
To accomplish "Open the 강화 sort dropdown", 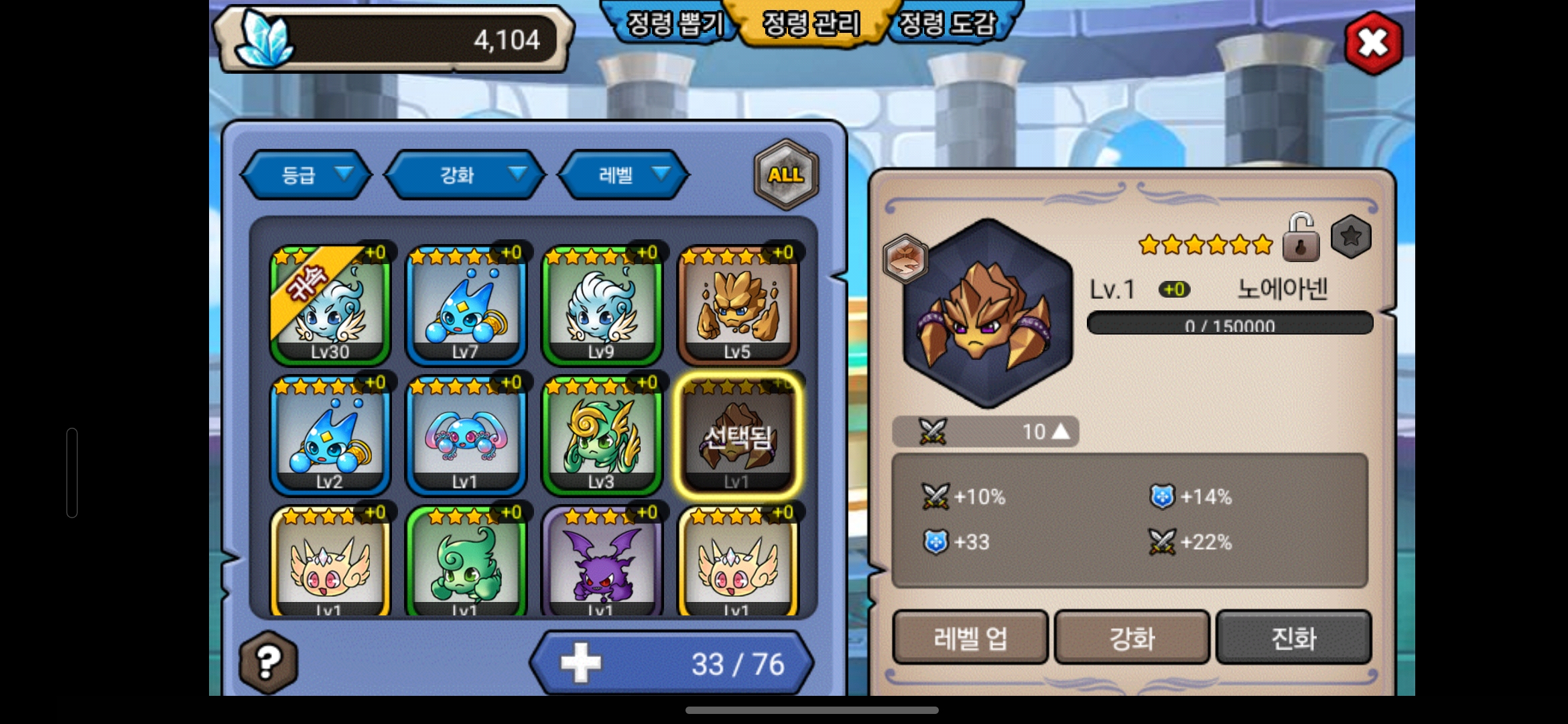I will (465, 175).
